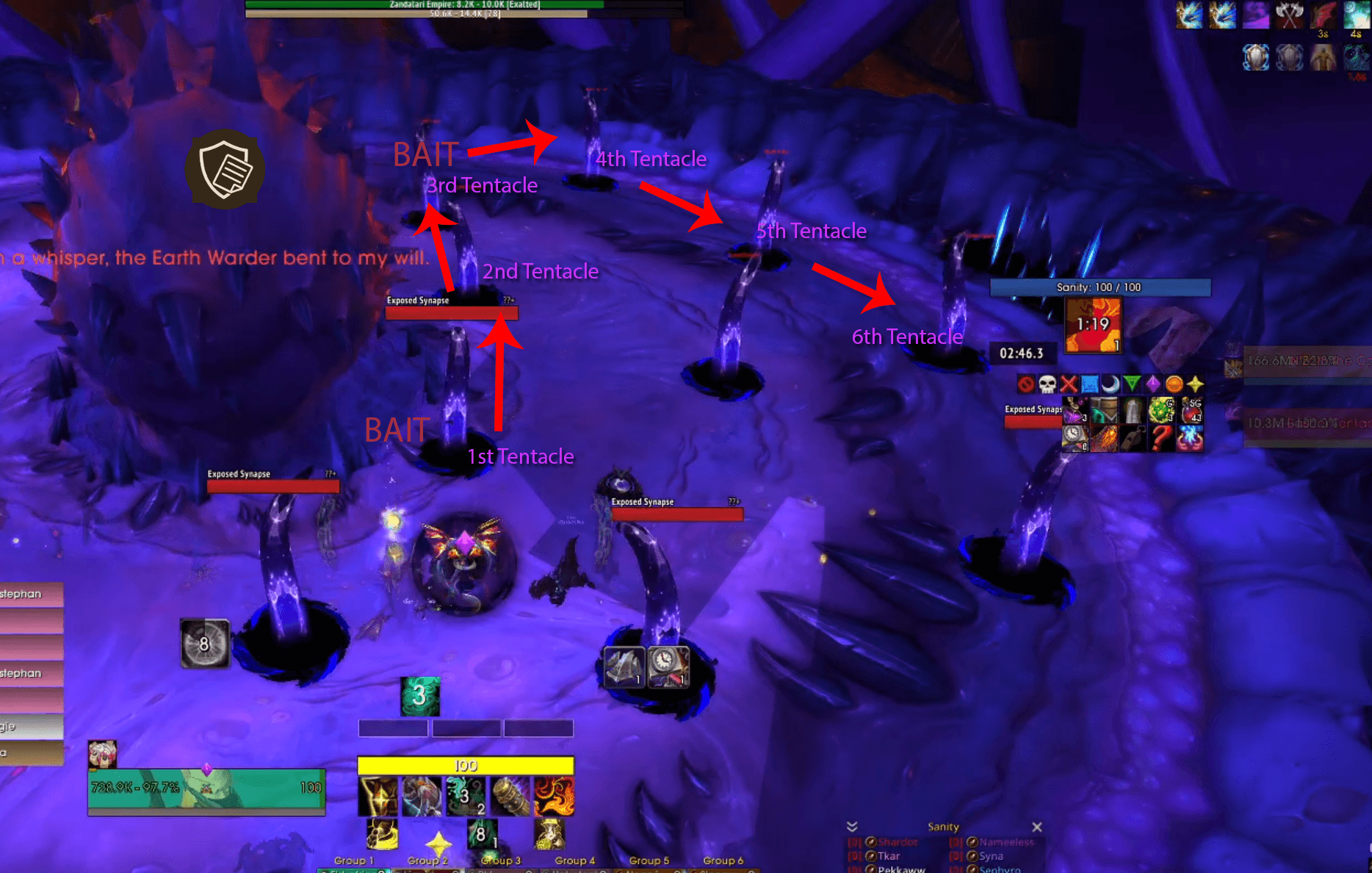Viewport: 1372px width, 873px height.
Task: Pick the purple diamond raid marker
Action: point(1153,384)
